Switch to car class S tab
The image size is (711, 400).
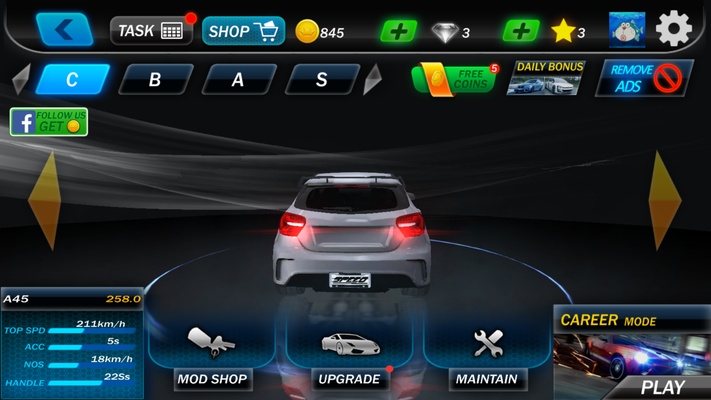click(x=321, y=79)
